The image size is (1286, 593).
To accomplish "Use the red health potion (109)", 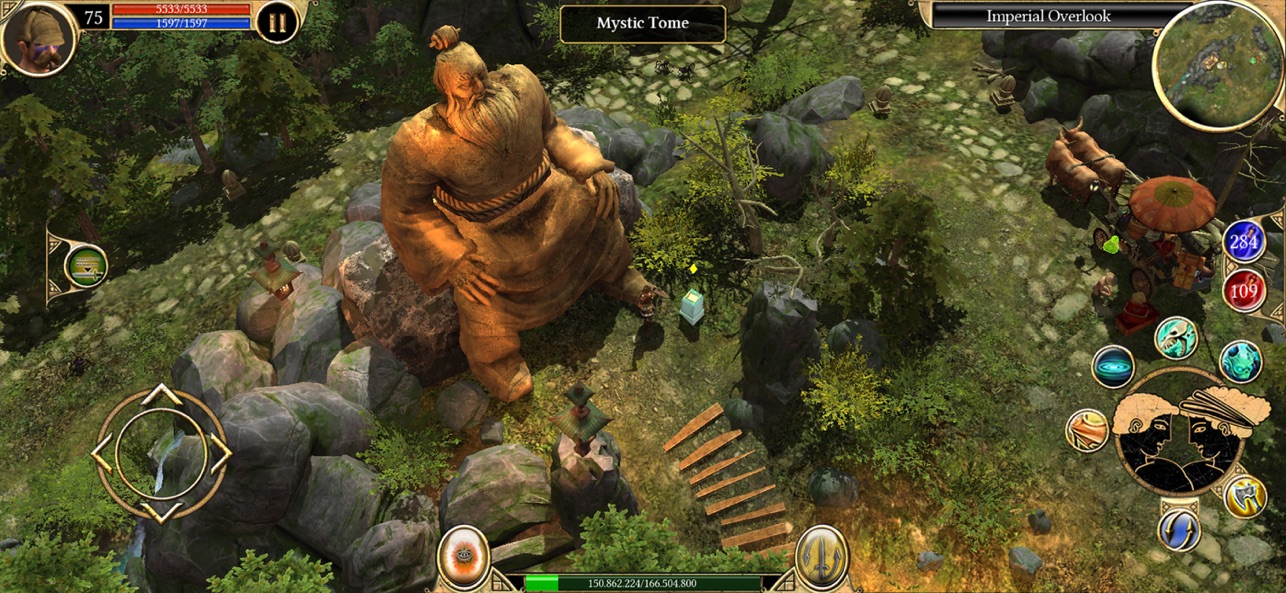I will click(x=1244, y=293).
